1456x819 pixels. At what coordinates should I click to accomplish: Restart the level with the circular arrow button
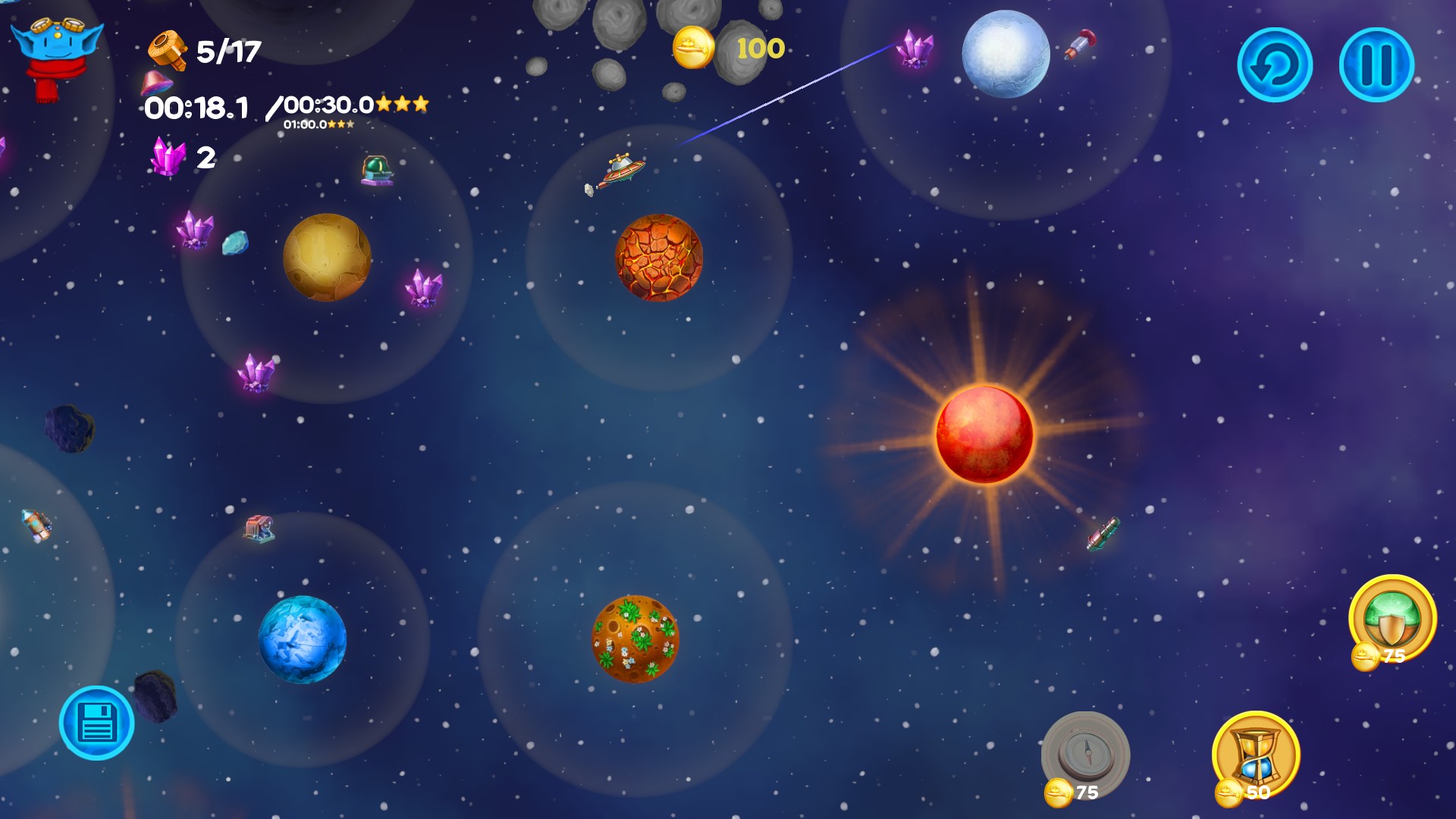(x=1275, y=65)
